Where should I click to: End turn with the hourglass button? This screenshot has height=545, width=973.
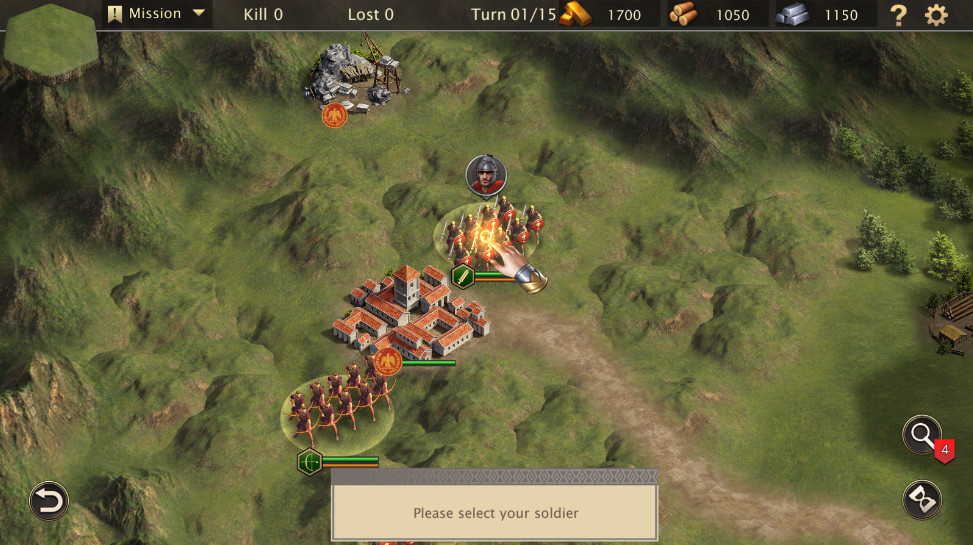922,499
